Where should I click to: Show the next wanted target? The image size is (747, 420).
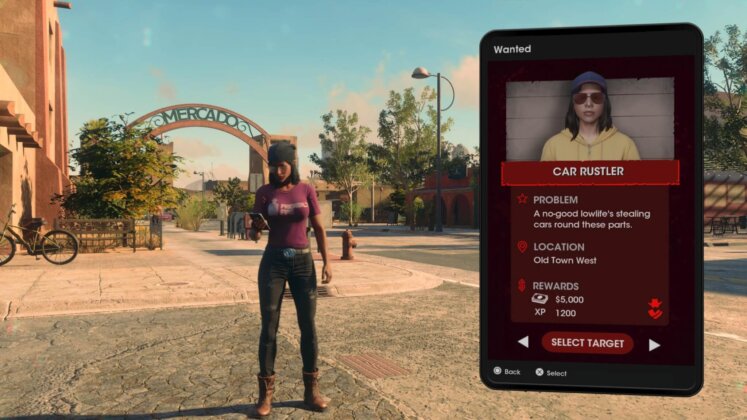tap(654, 344)
